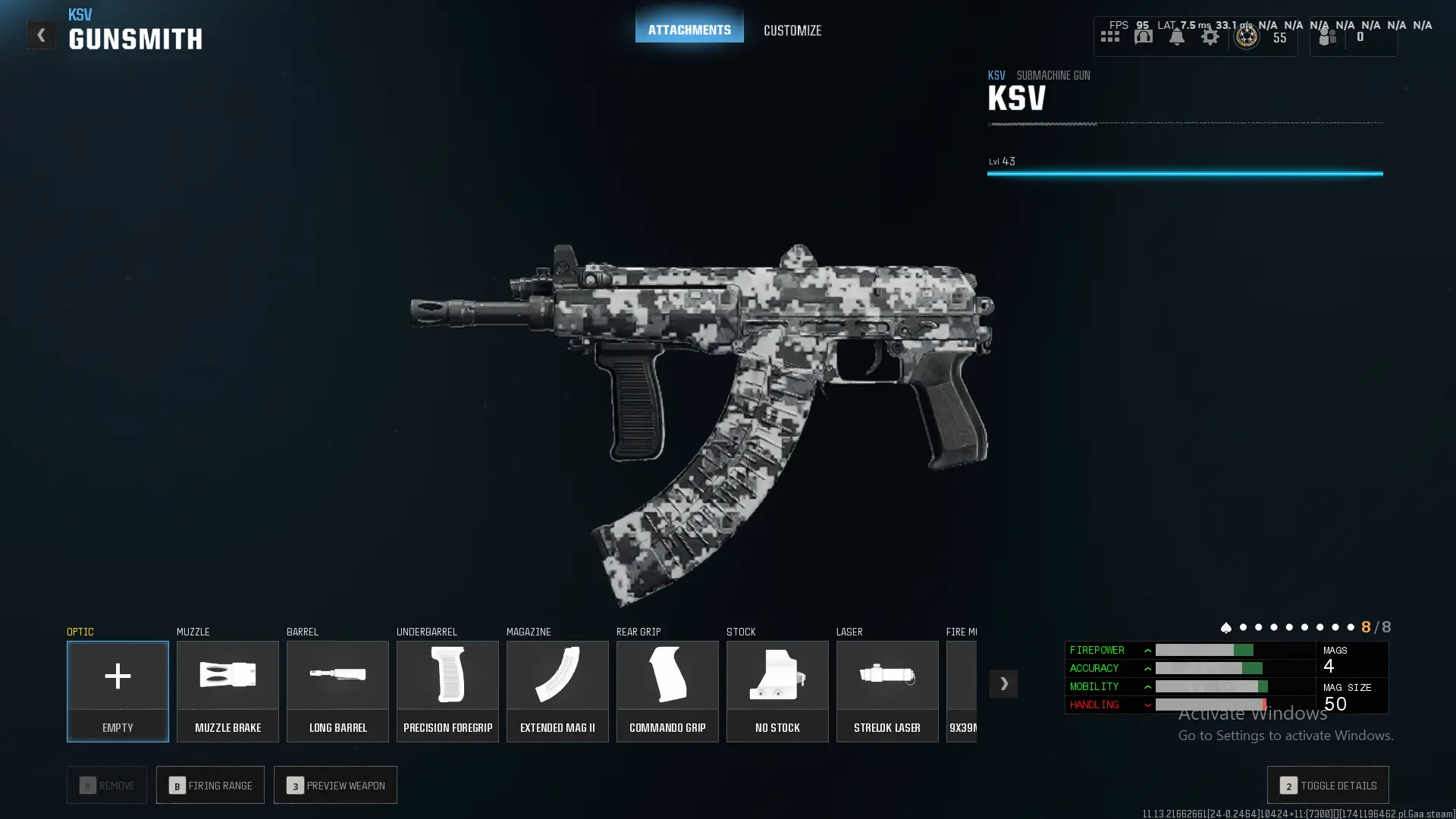Screen dimensions: 1456x819
Task: Select the Long Barrel slot
Action: tap(337, 691)
